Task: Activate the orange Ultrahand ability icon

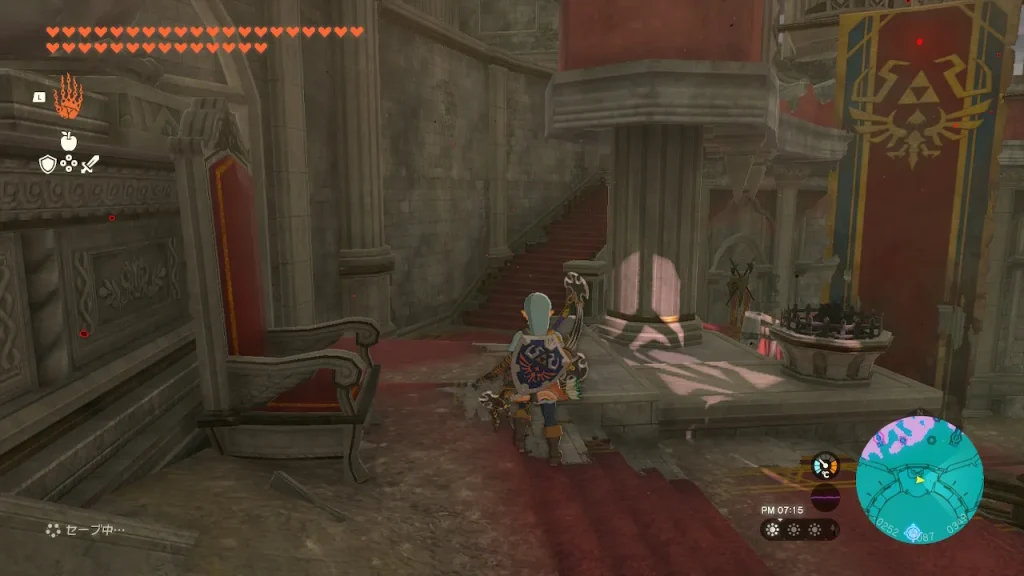Action: 68,96
